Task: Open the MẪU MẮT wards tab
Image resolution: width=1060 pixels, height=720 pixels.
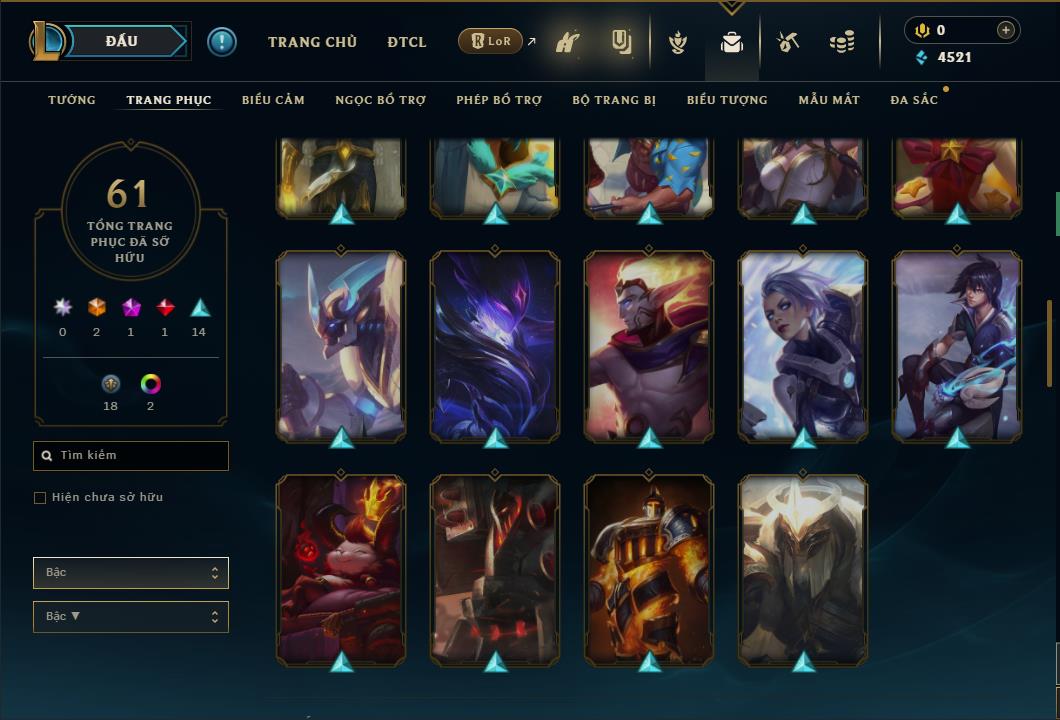Action: [x=829, y=100]
